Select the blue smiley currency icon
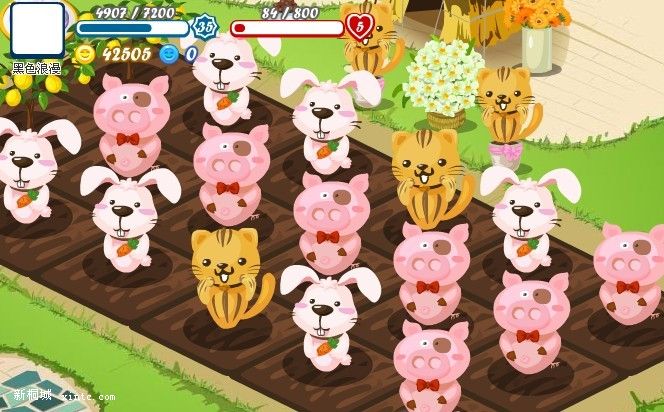 pos(168,54)
